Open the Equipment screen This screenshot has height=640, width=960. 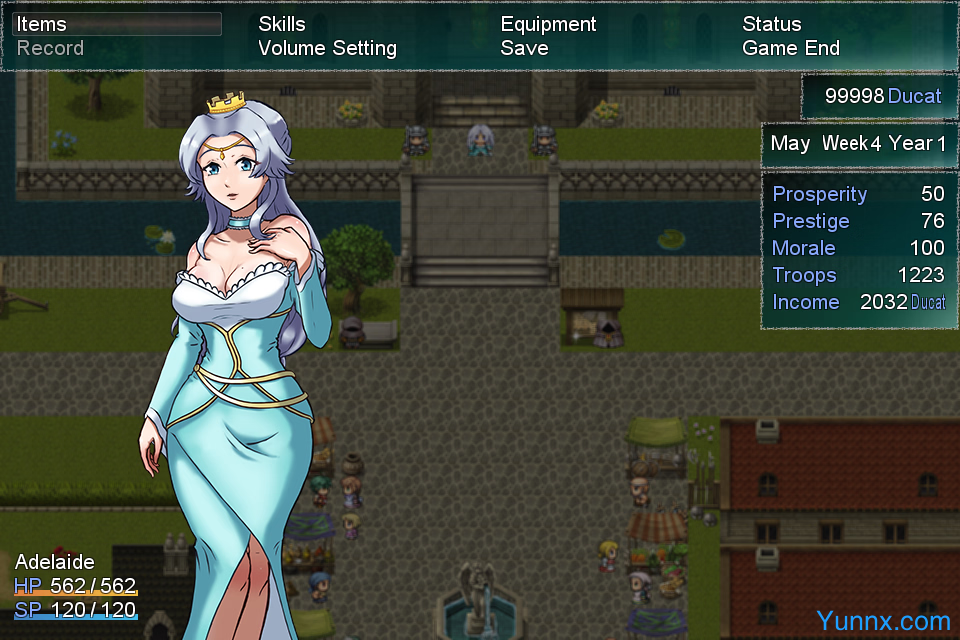pos(548,24)
